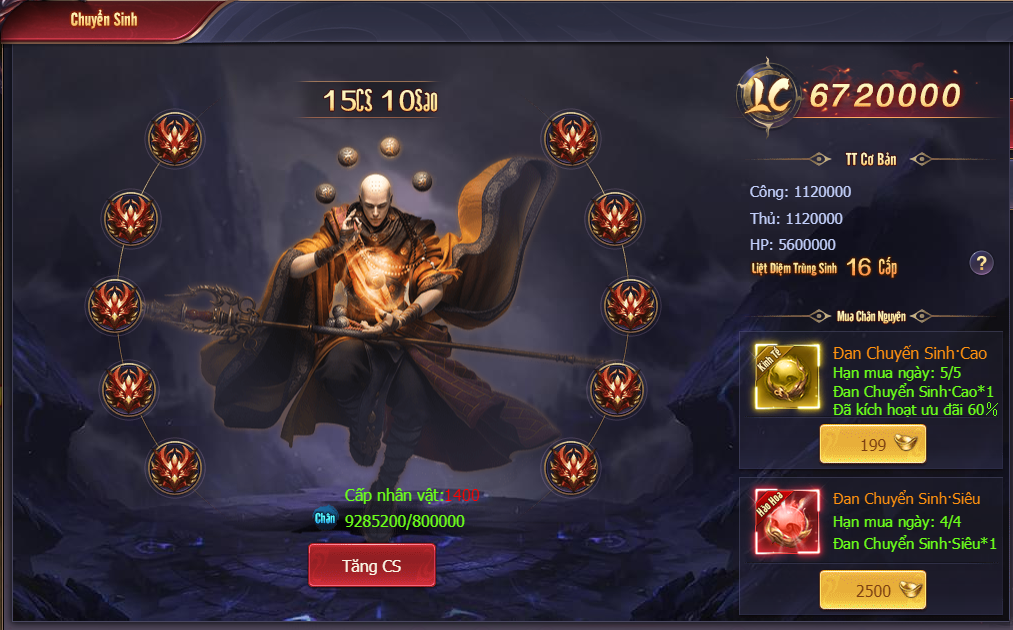Image resolution: width=1013 pixels, height=630 pixels.
Task: Buy Đan Chuyển Sinh·Cao for 199
Action: 872,445
